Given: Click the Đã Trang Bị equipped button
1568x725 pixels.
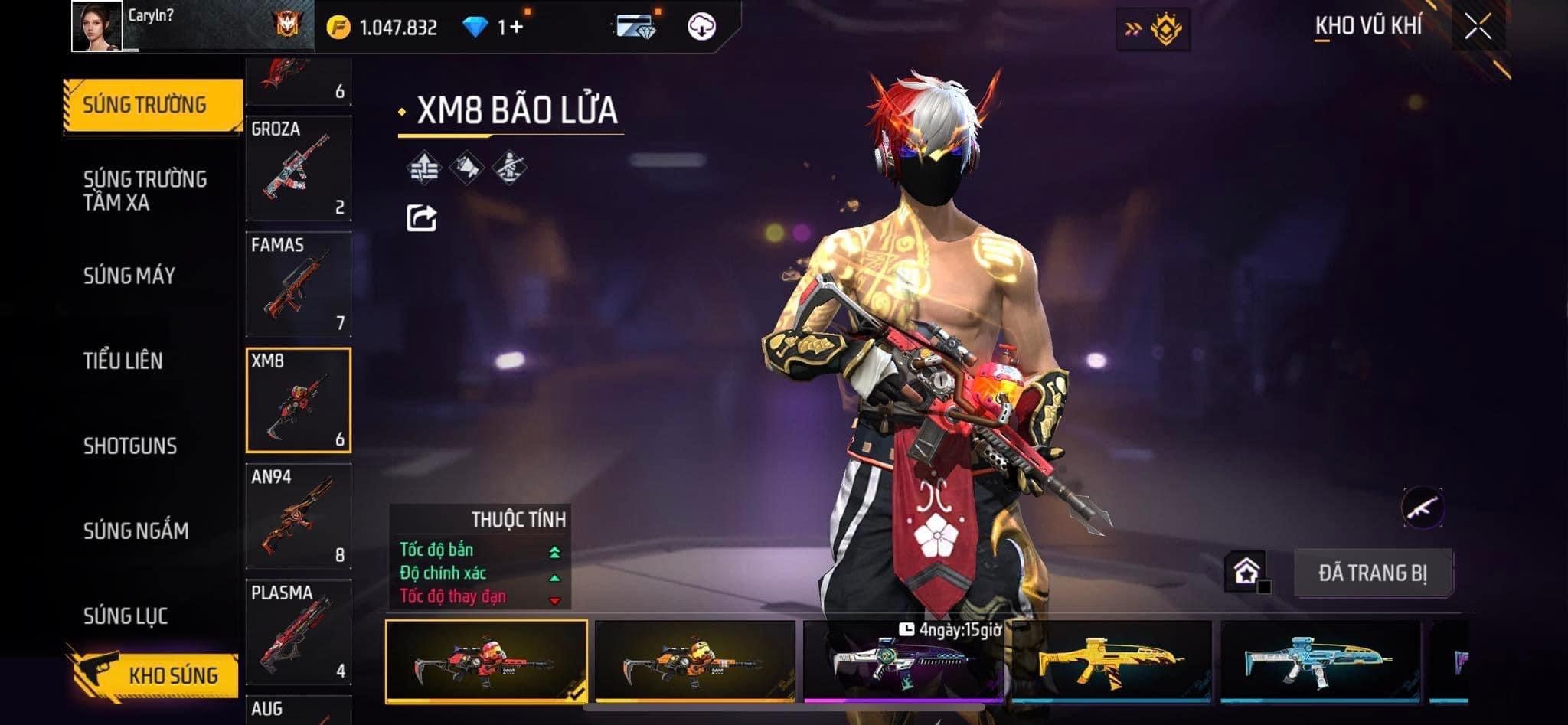Looking at the screenshot, I should pyautogui.click(x=1372, y=573).
